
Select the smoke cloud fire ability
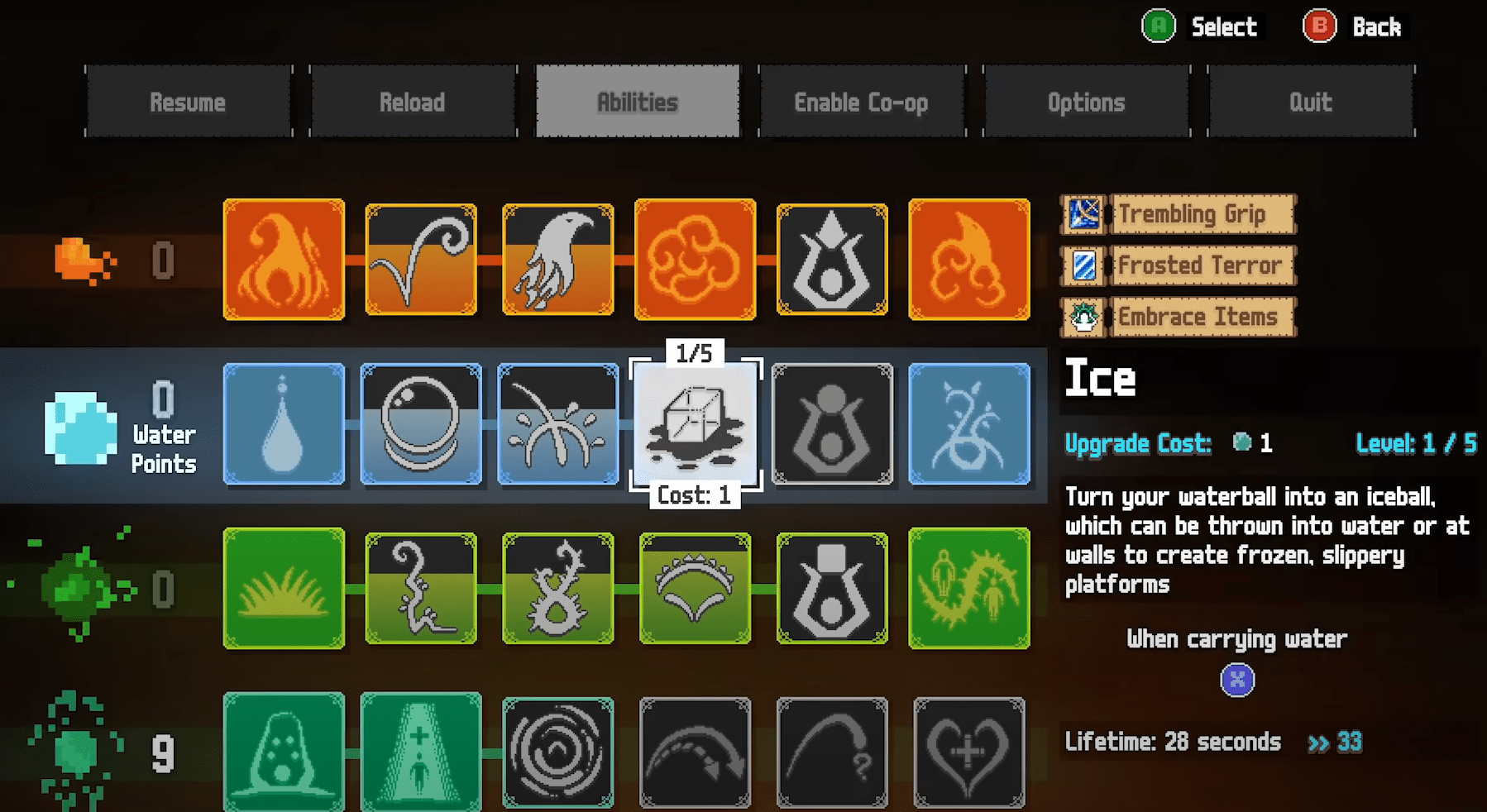(696, 260)
